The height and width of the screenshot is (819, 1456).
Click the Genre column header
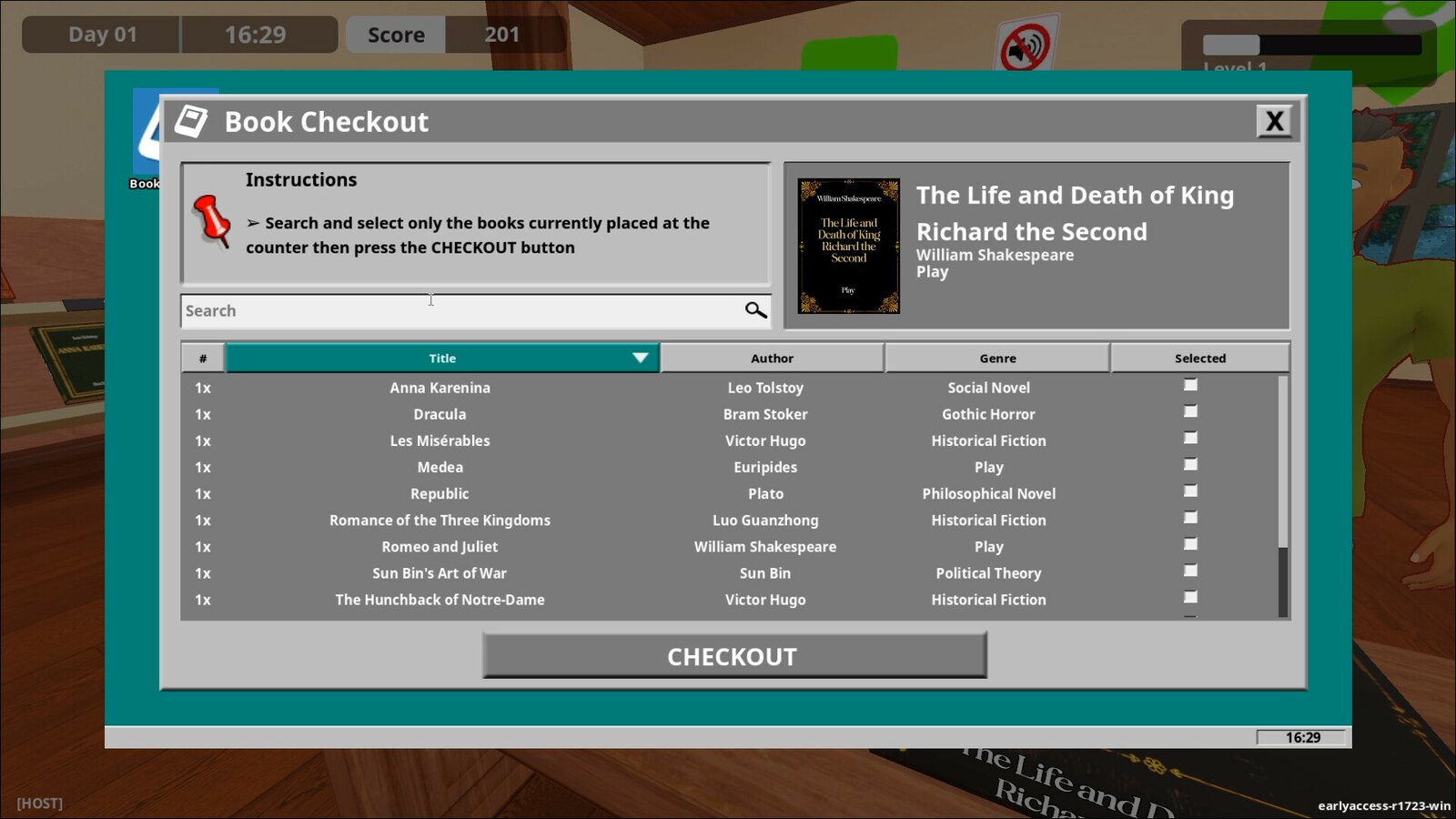996,358
